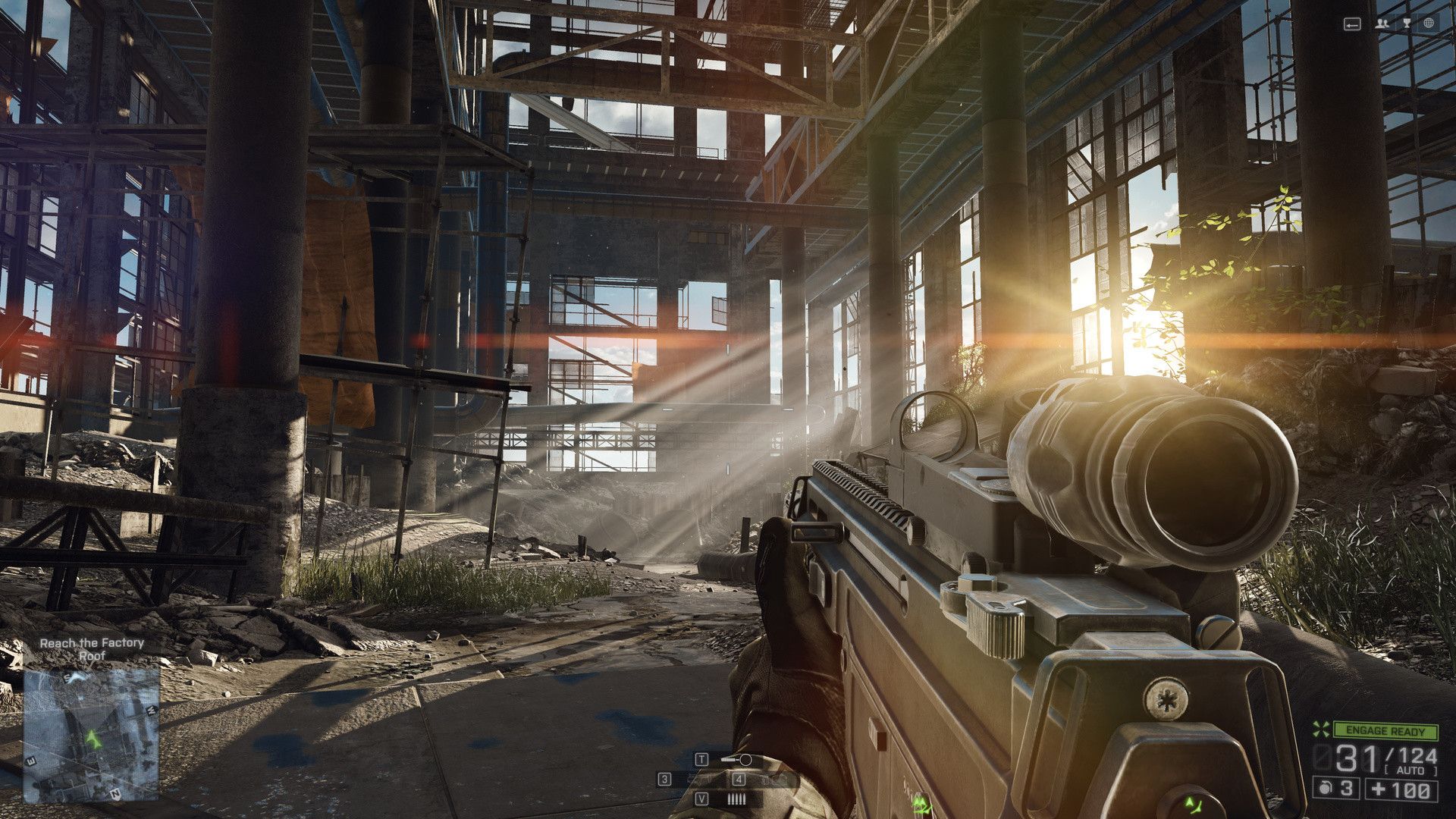Image resolution: width=1456 pixels, height=819 pixels.
Task: Click the back arrow overlay icon
Action: (x=1352, y=24)
